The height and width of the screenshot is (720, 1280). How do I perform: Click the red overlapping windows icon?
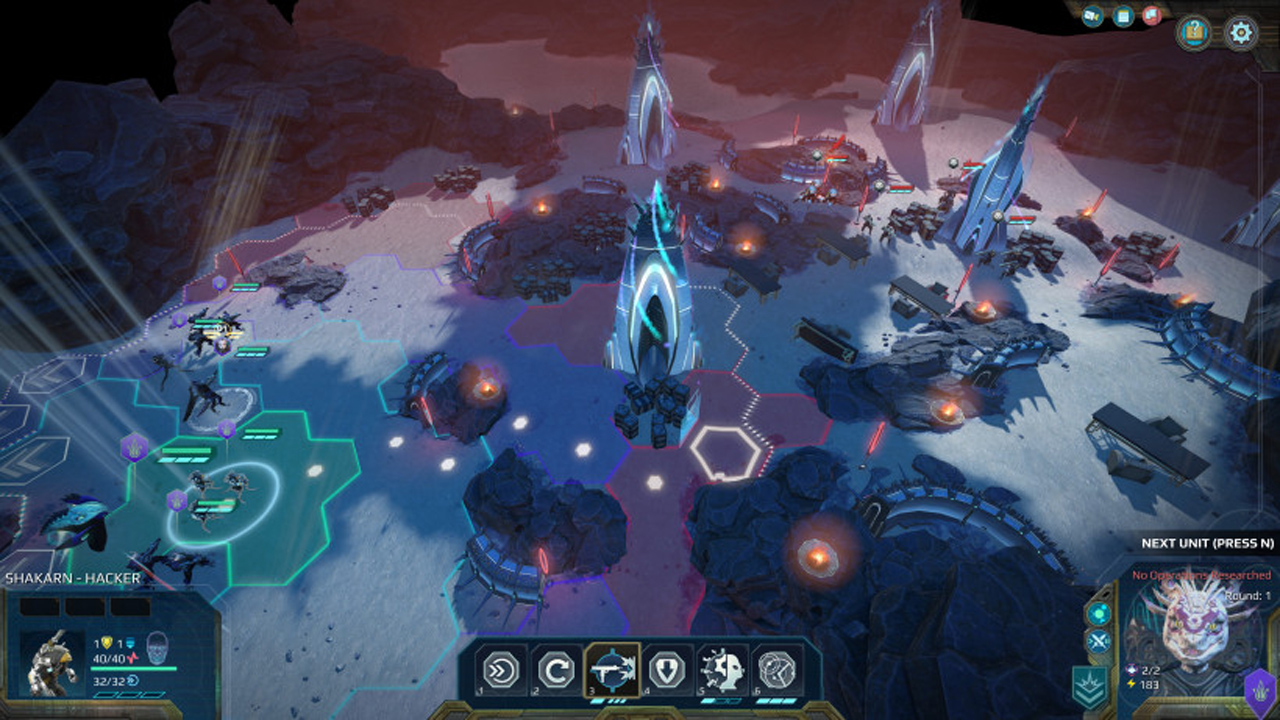(1151, 16)
